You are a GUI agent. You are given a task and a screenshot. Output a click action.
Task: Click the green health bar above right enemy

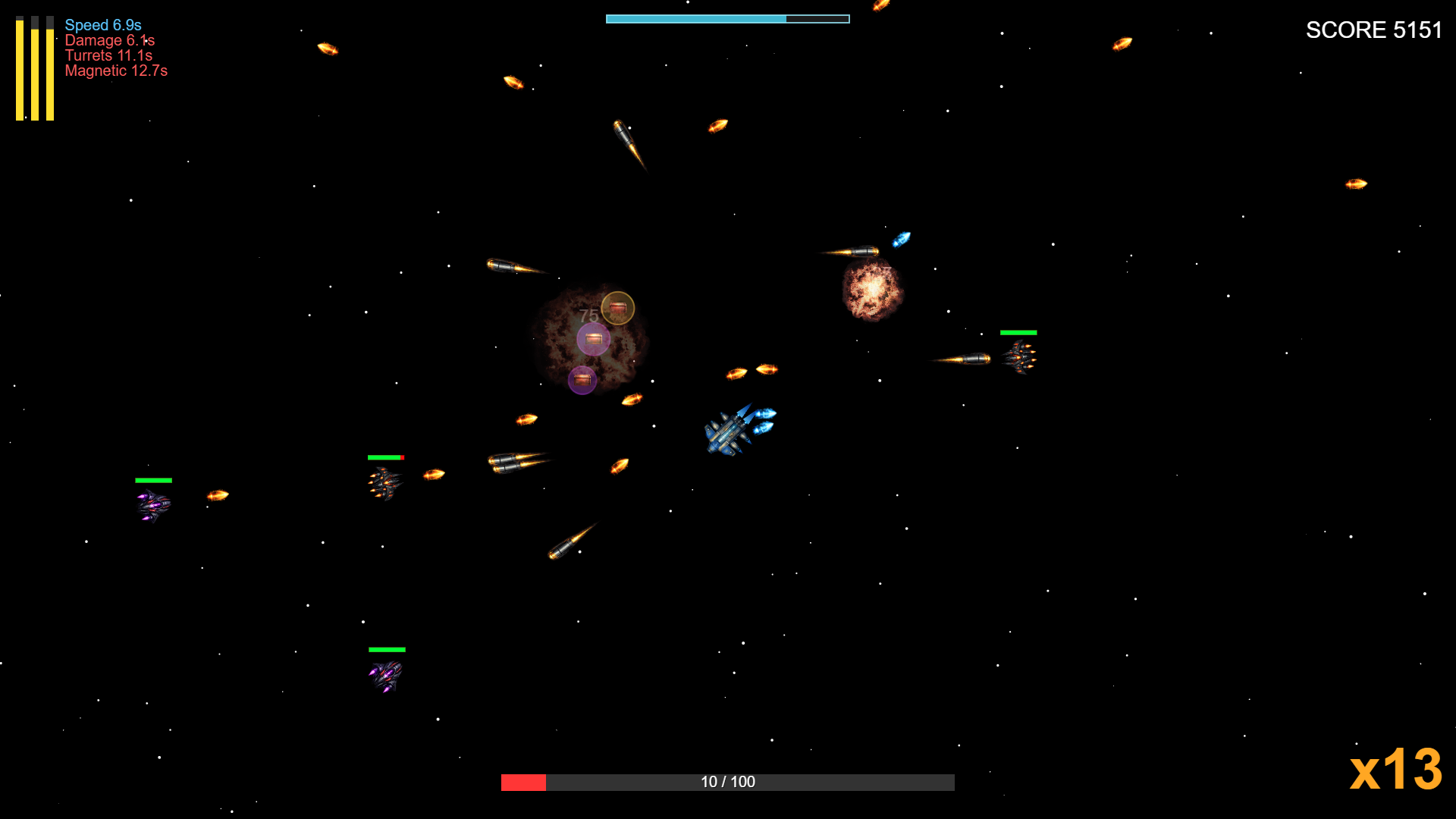1018,332
